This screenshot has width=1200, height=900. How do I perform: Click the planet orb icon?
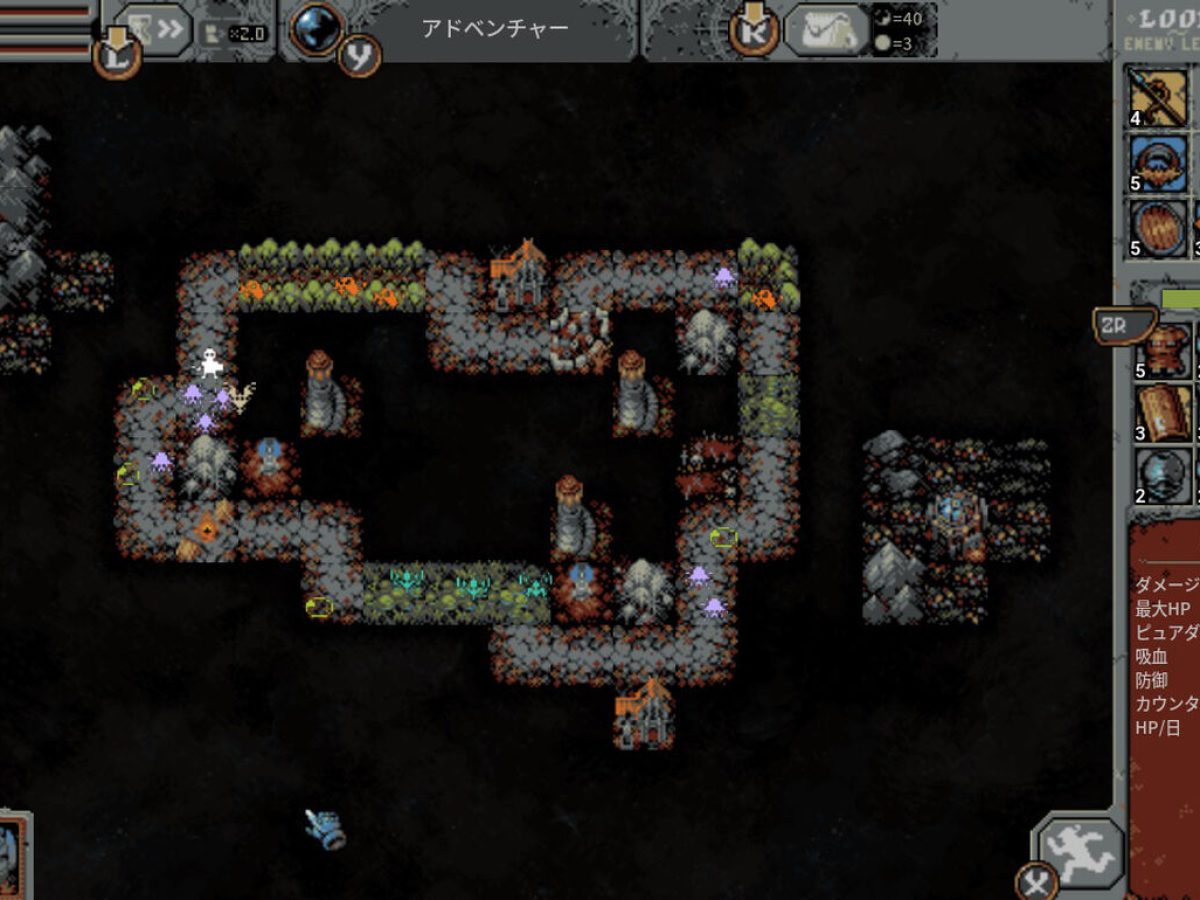317,28
